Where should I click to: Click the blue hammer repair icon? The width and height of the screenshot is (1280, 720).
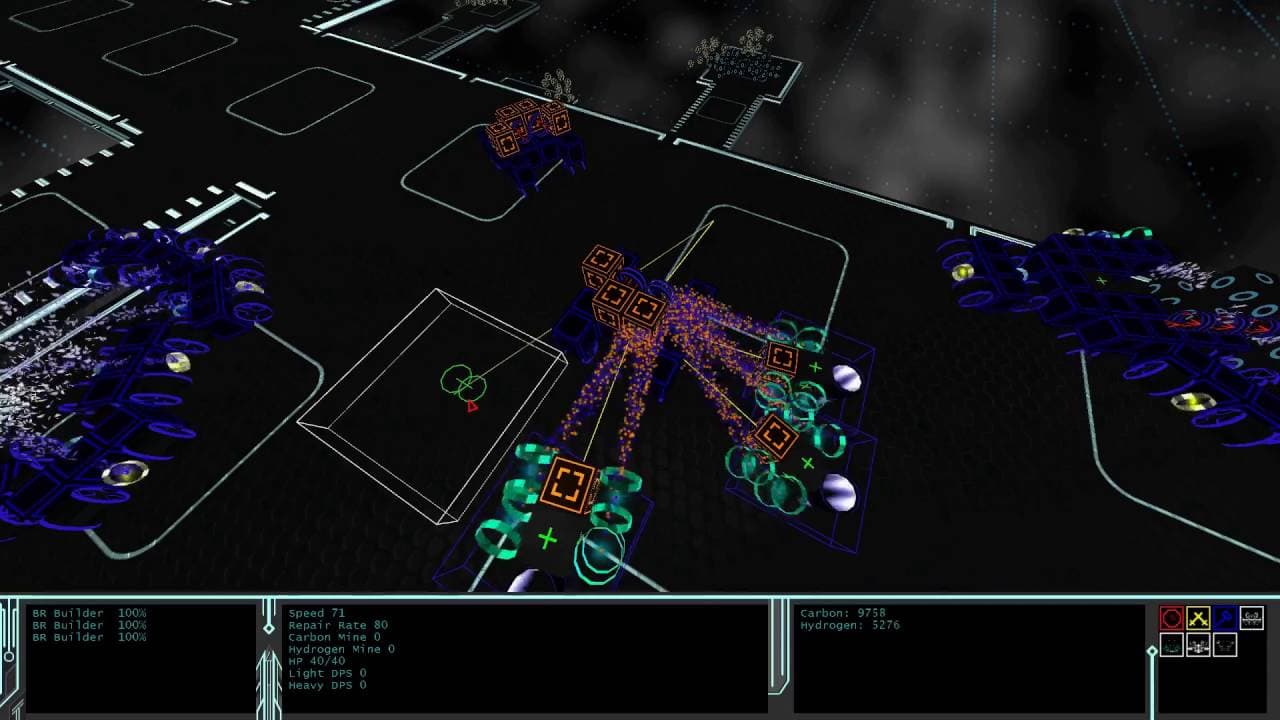pyautogui.click(x=1224, y=618)
